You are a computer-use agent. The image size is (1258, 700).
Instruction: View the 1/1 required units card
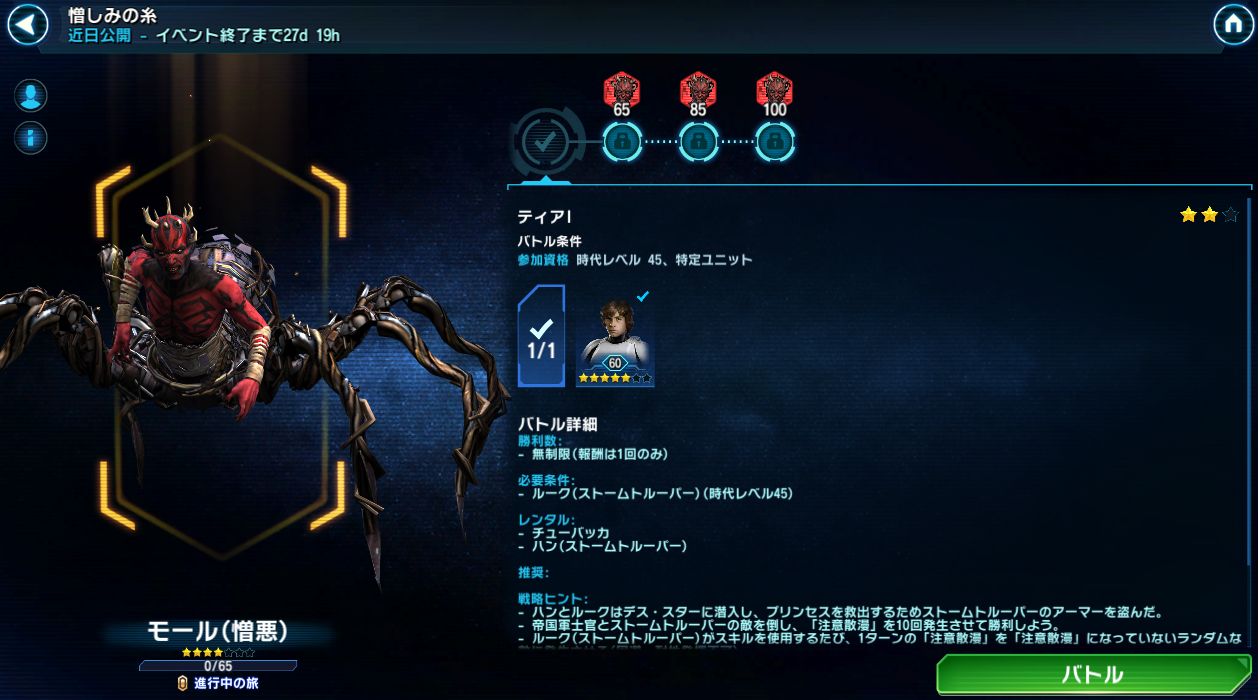point(541,337)
